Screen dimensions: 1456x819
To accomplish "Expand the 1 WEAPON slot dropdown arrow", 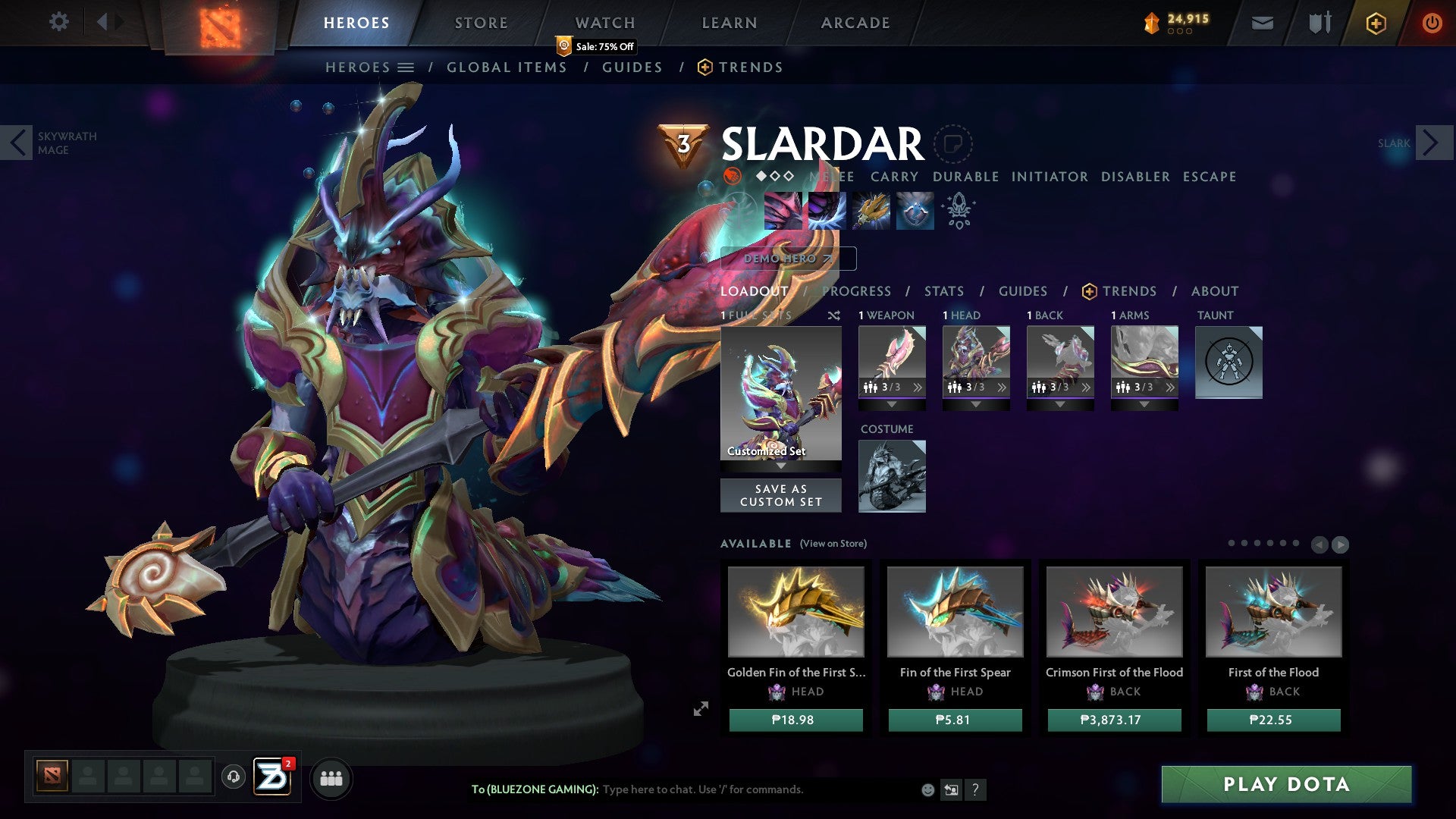I will pos(893,404).
